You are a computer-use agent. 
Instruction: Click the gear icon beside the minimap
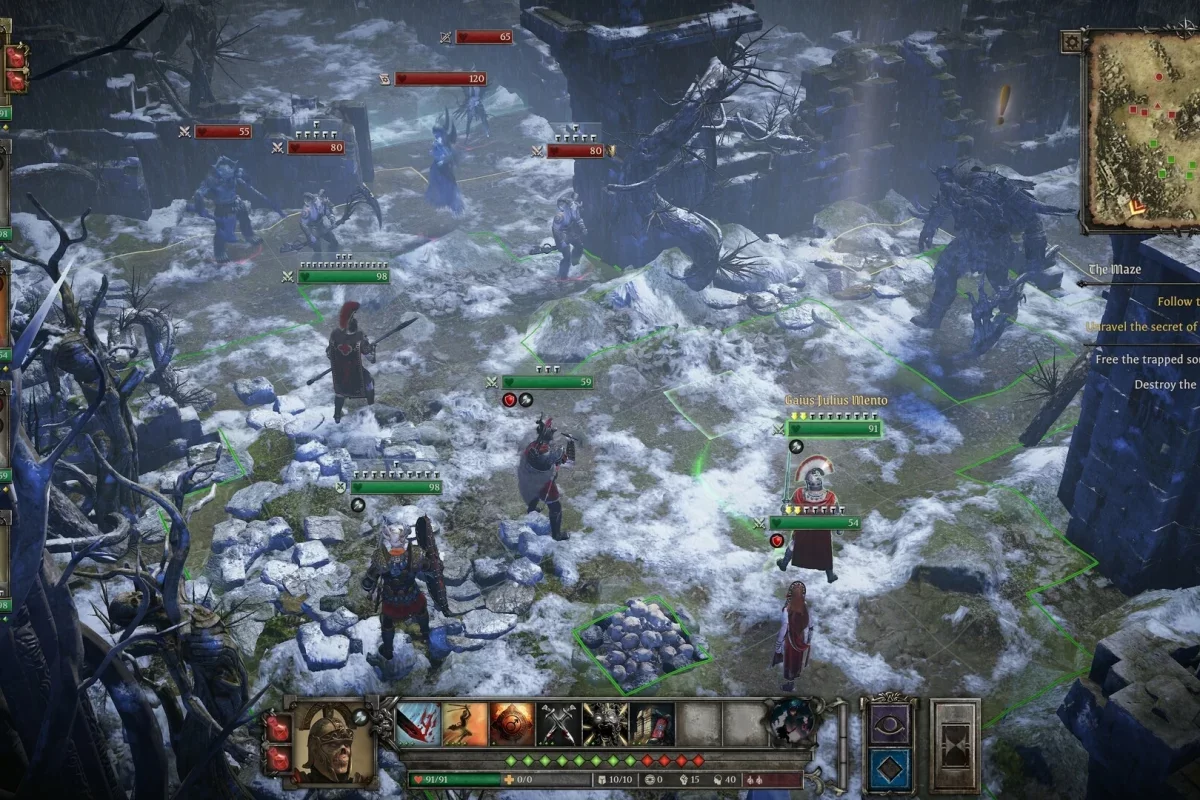pos(1072,41)
